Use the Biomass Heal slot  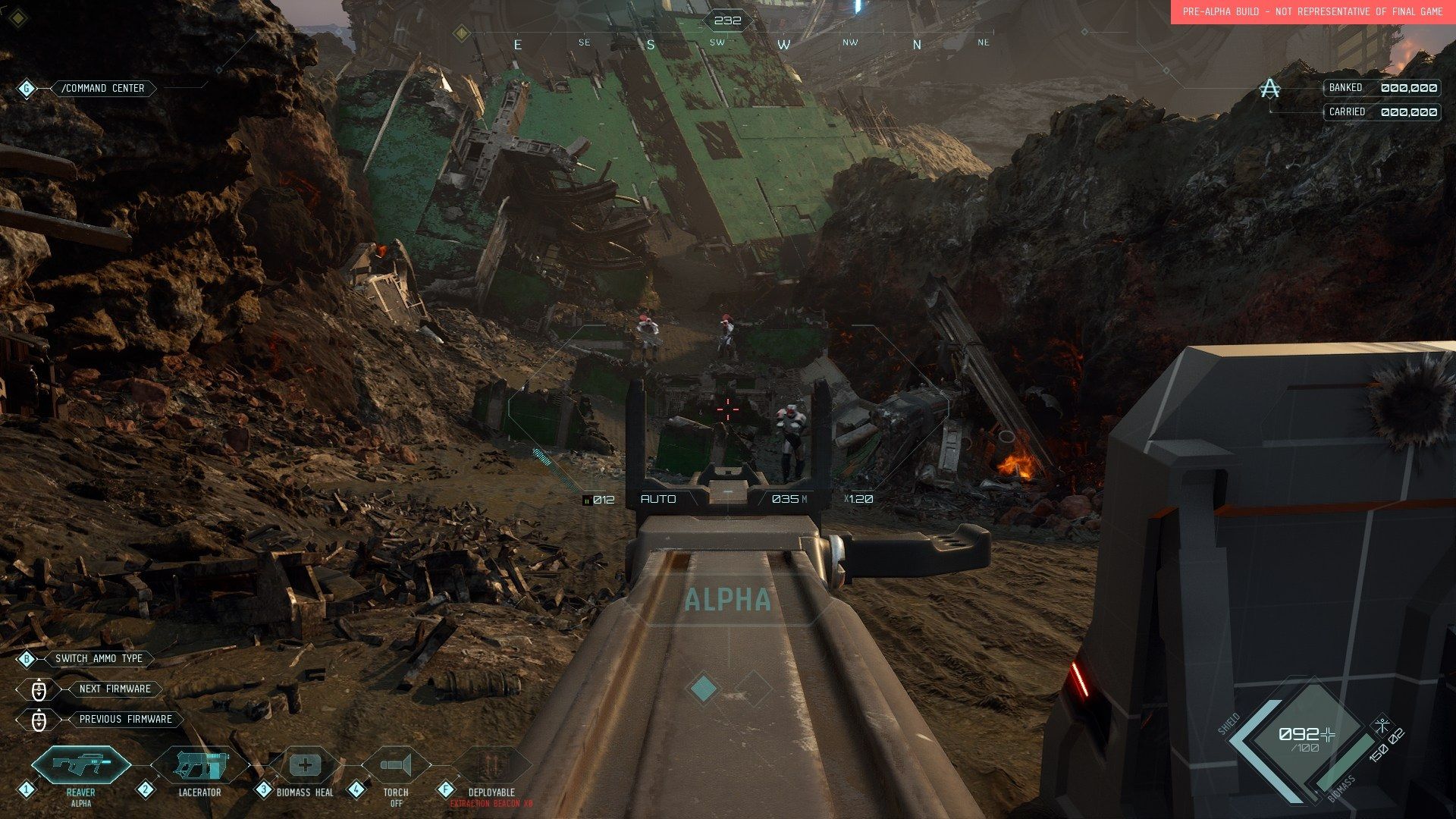305,765
